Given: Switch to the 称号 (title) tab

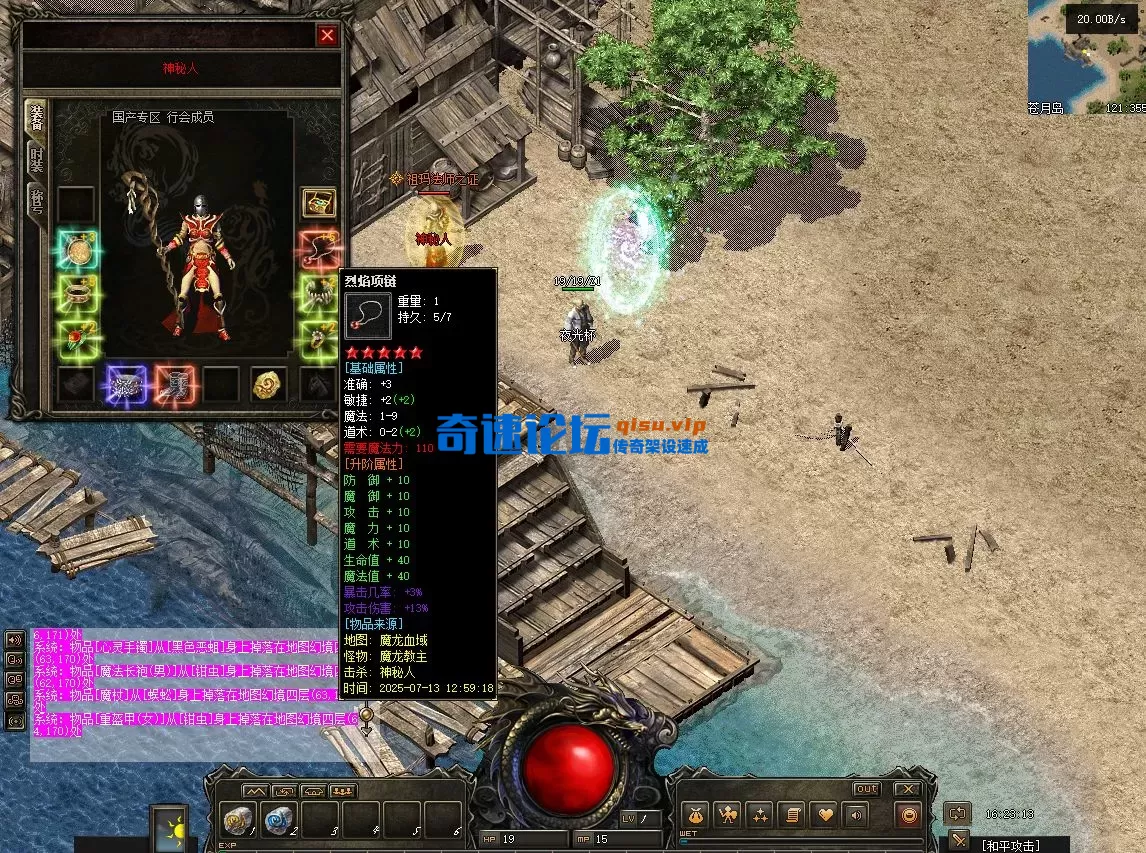Looking at the screenshot, I should (x=36, y=200).
